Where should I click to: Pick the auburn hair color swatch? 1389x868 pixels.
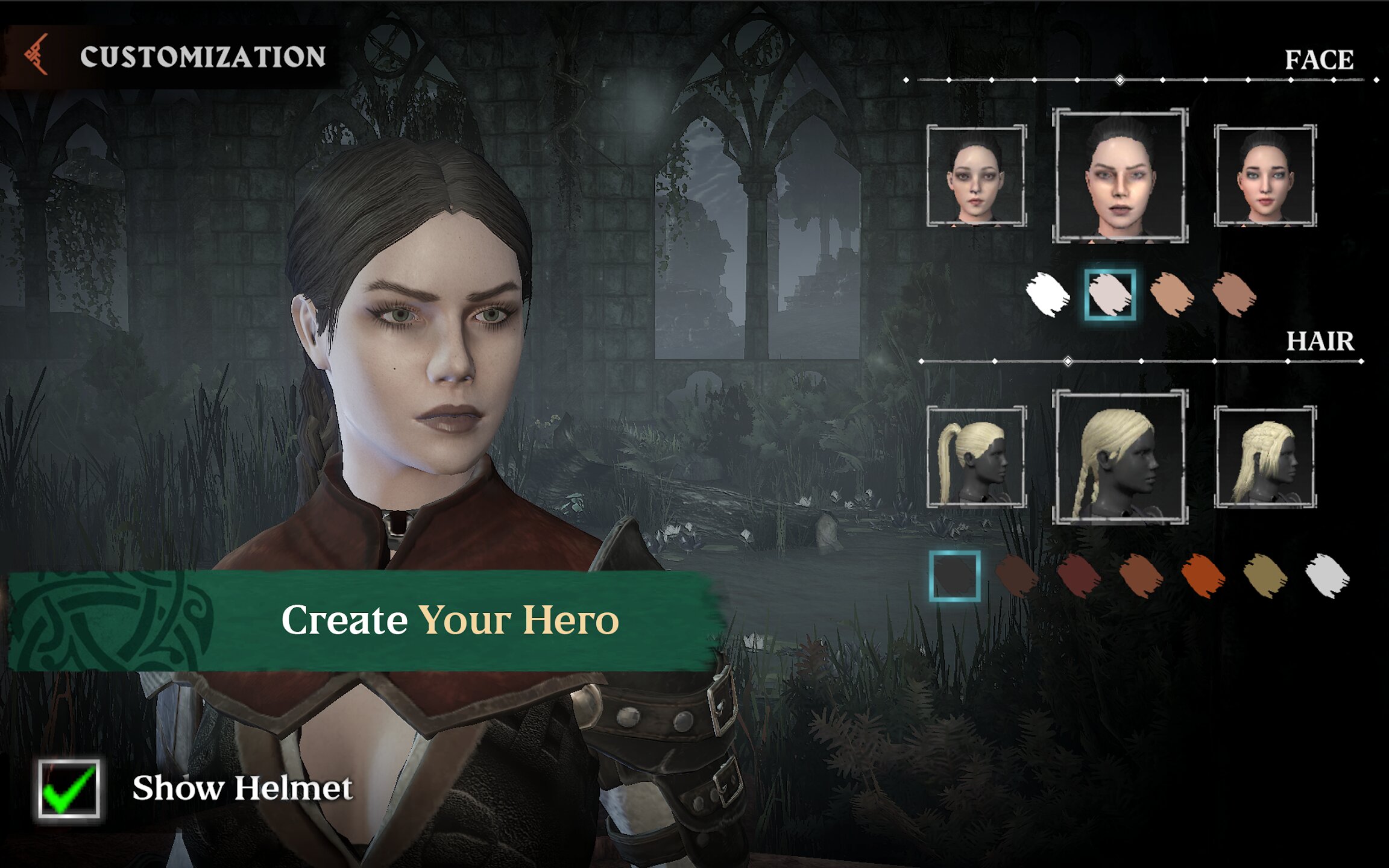(x=1141, y=576)
